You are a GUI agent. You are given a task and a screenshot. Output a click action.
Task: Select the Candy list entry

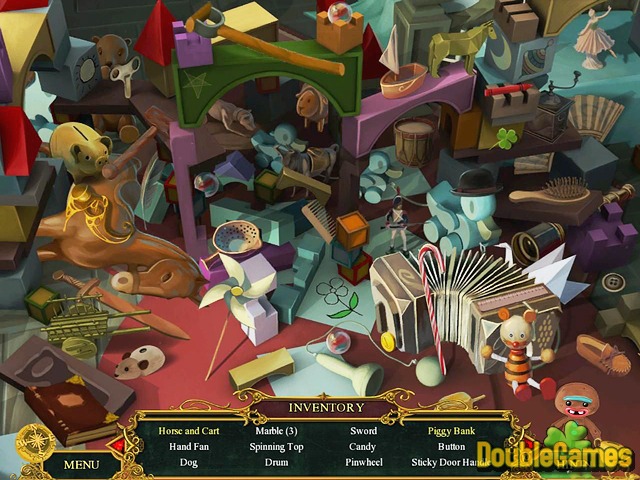click(363, 447)
